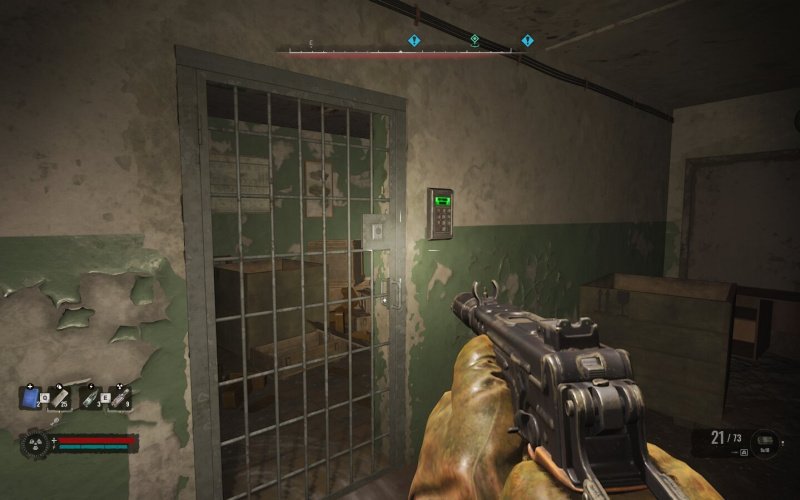Image resolution: width=800 pixels, height=500 pixels.
Task: Use the bandage quick slot showing 25
Action: tap(59, 398)
